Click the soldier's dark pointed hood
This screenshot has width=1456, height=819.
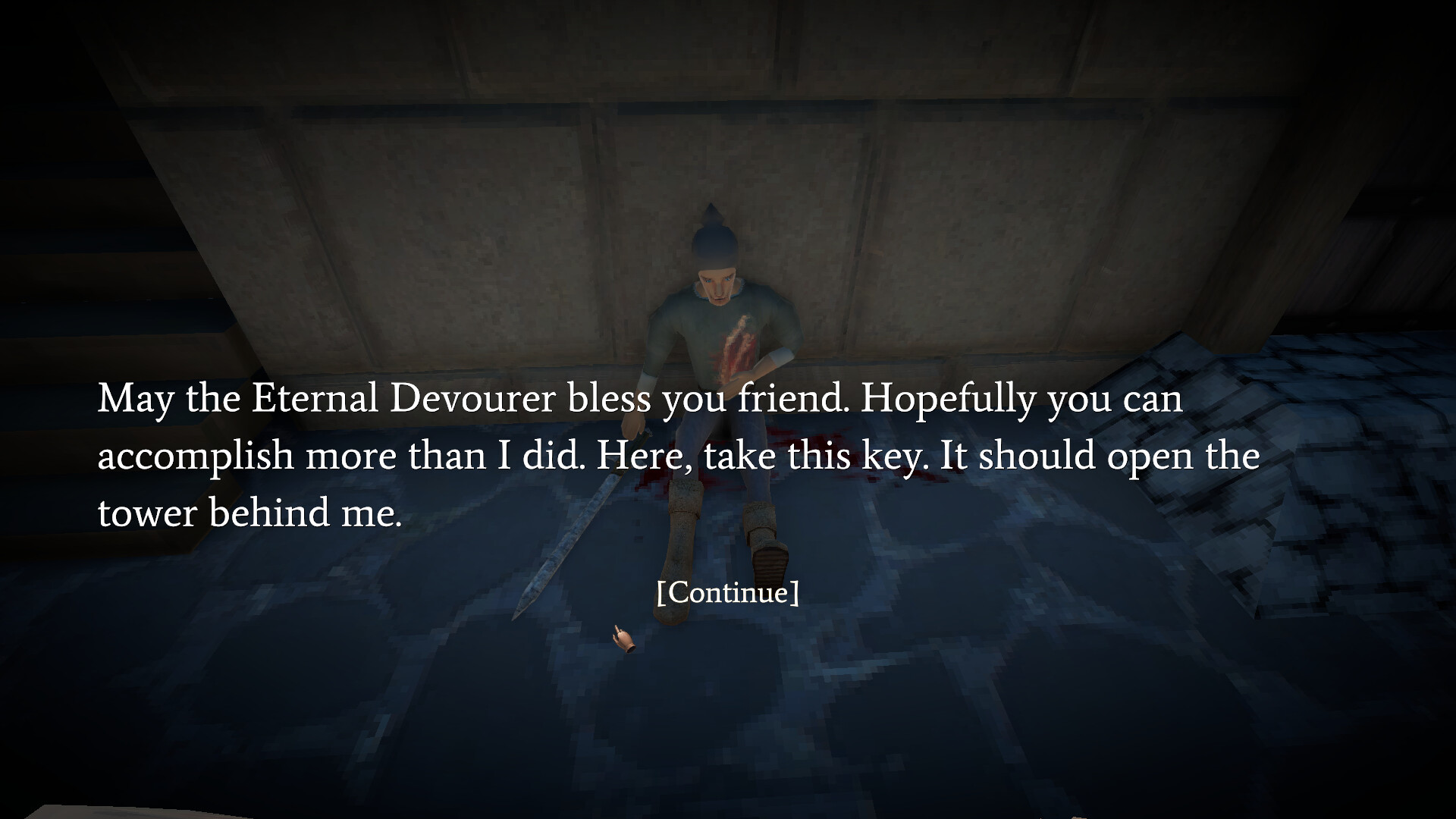713,235
